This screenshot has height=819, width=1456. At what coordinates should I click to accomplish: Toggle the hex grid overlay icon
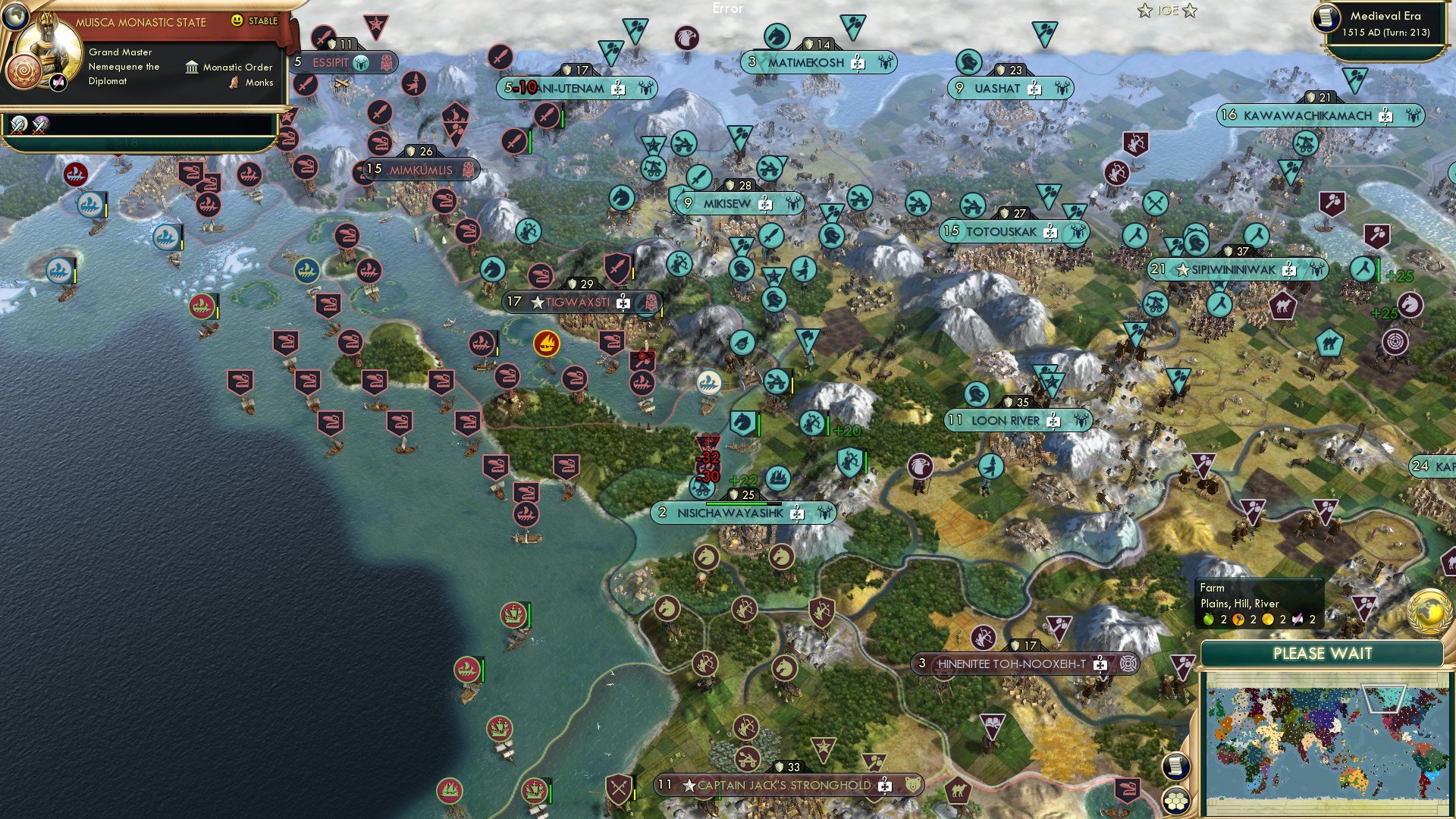1175,801
